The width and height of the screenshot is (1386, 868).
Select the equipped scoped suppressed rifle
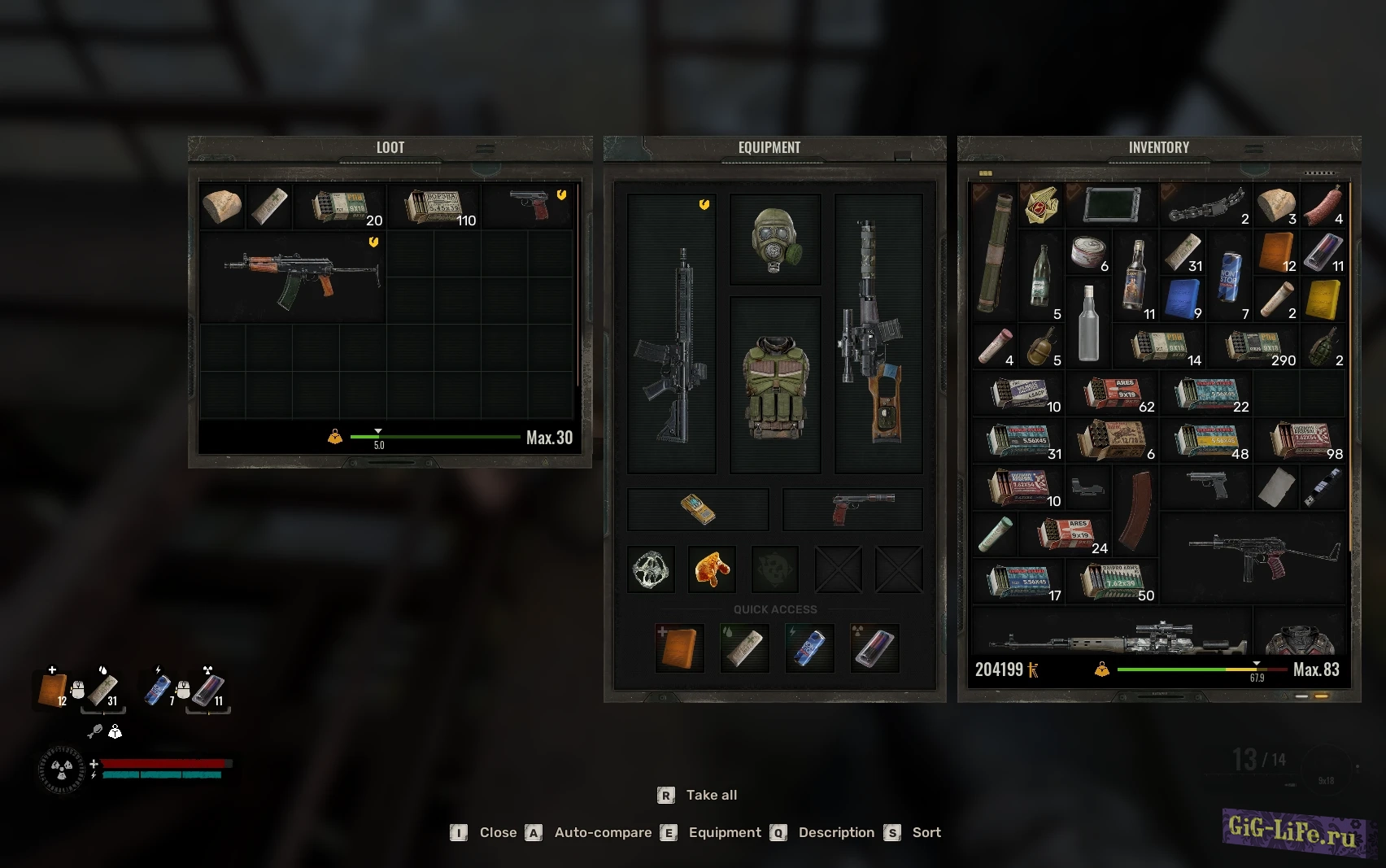(x=877, y=334)
